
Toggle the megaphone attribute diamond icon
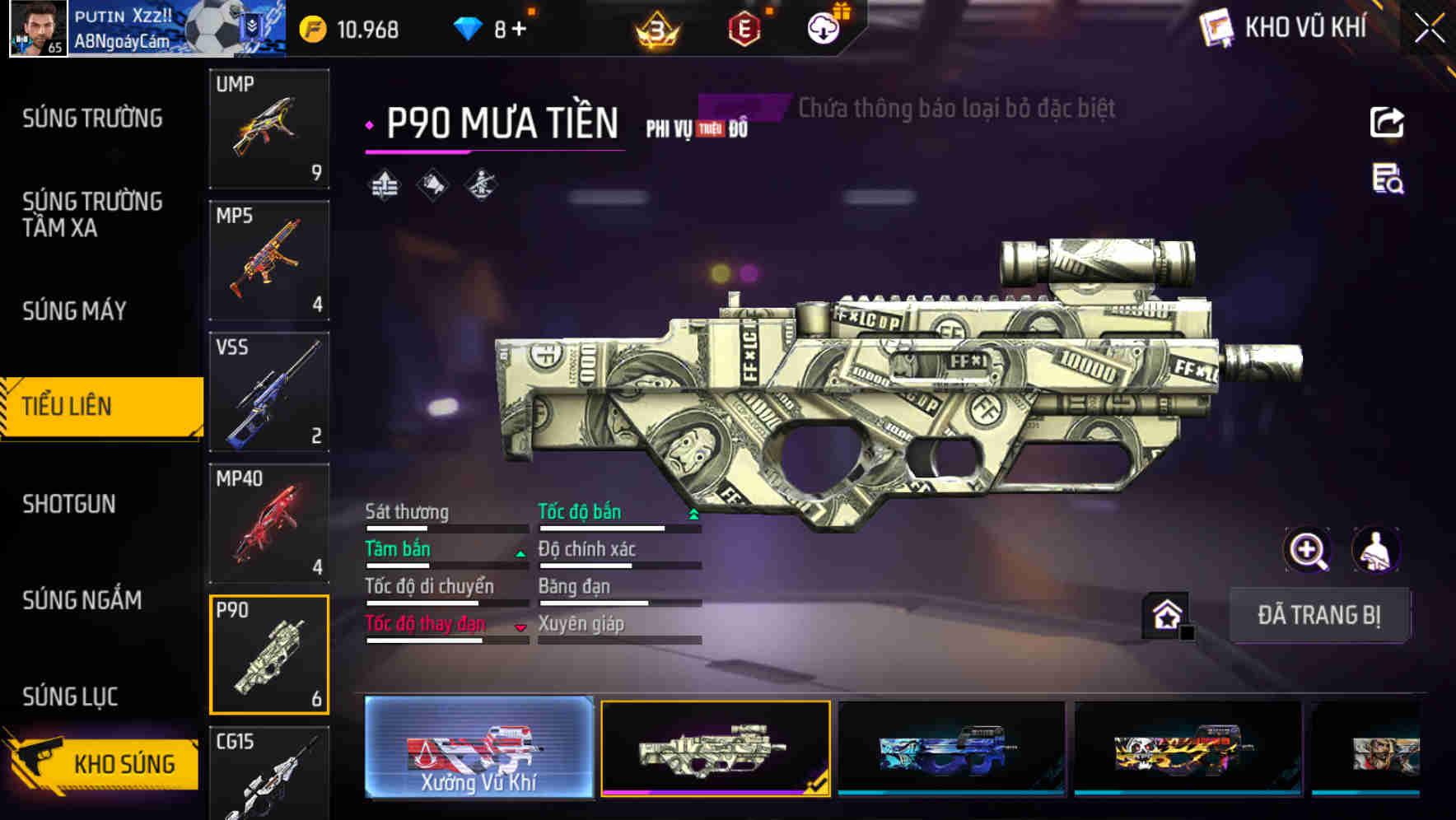[432, 184]
